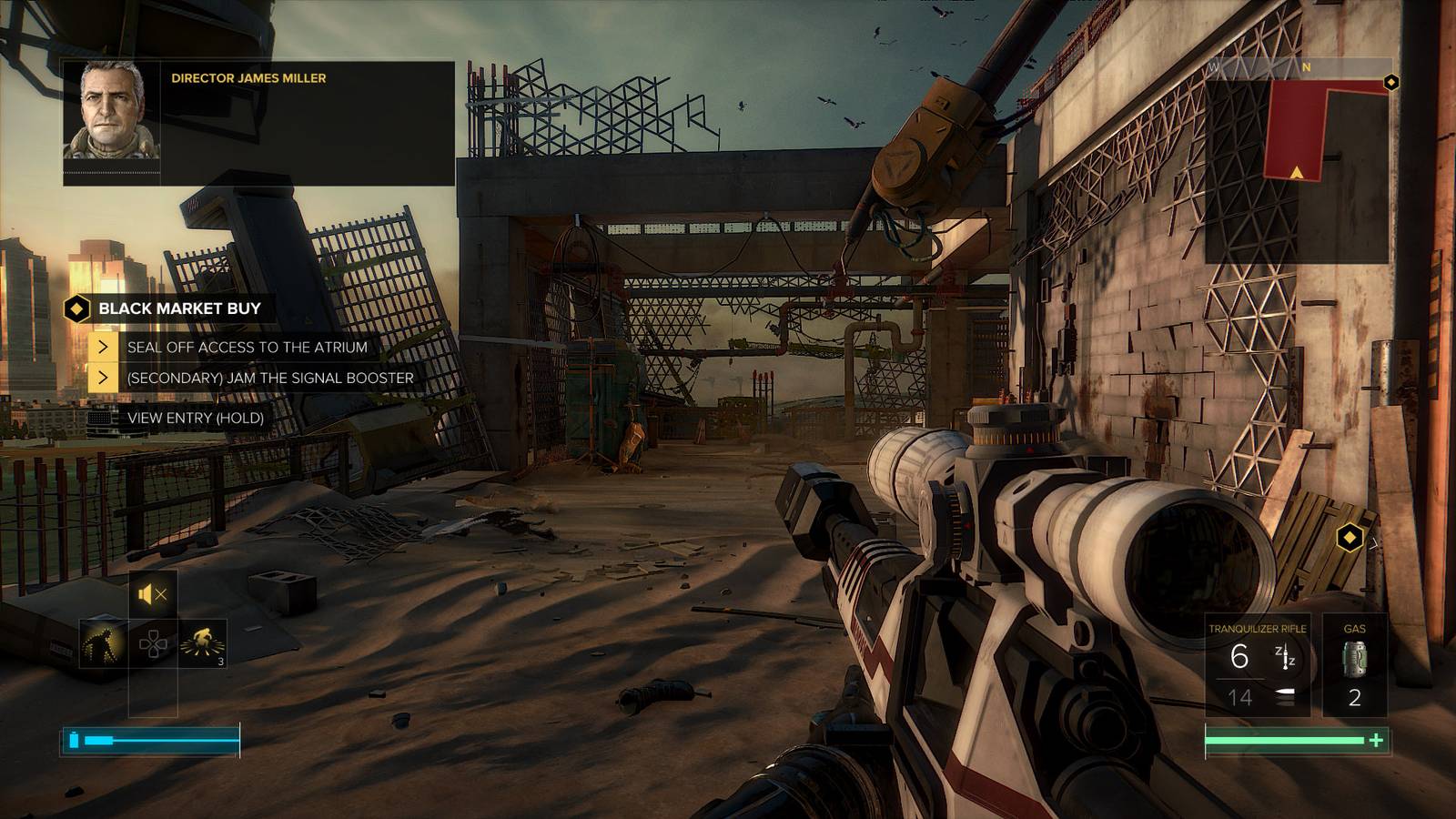The height and width of the screenshot is (819, 1456).
Task: Choose the Seal Off Access to the Atrium objective
Action: 247,348
